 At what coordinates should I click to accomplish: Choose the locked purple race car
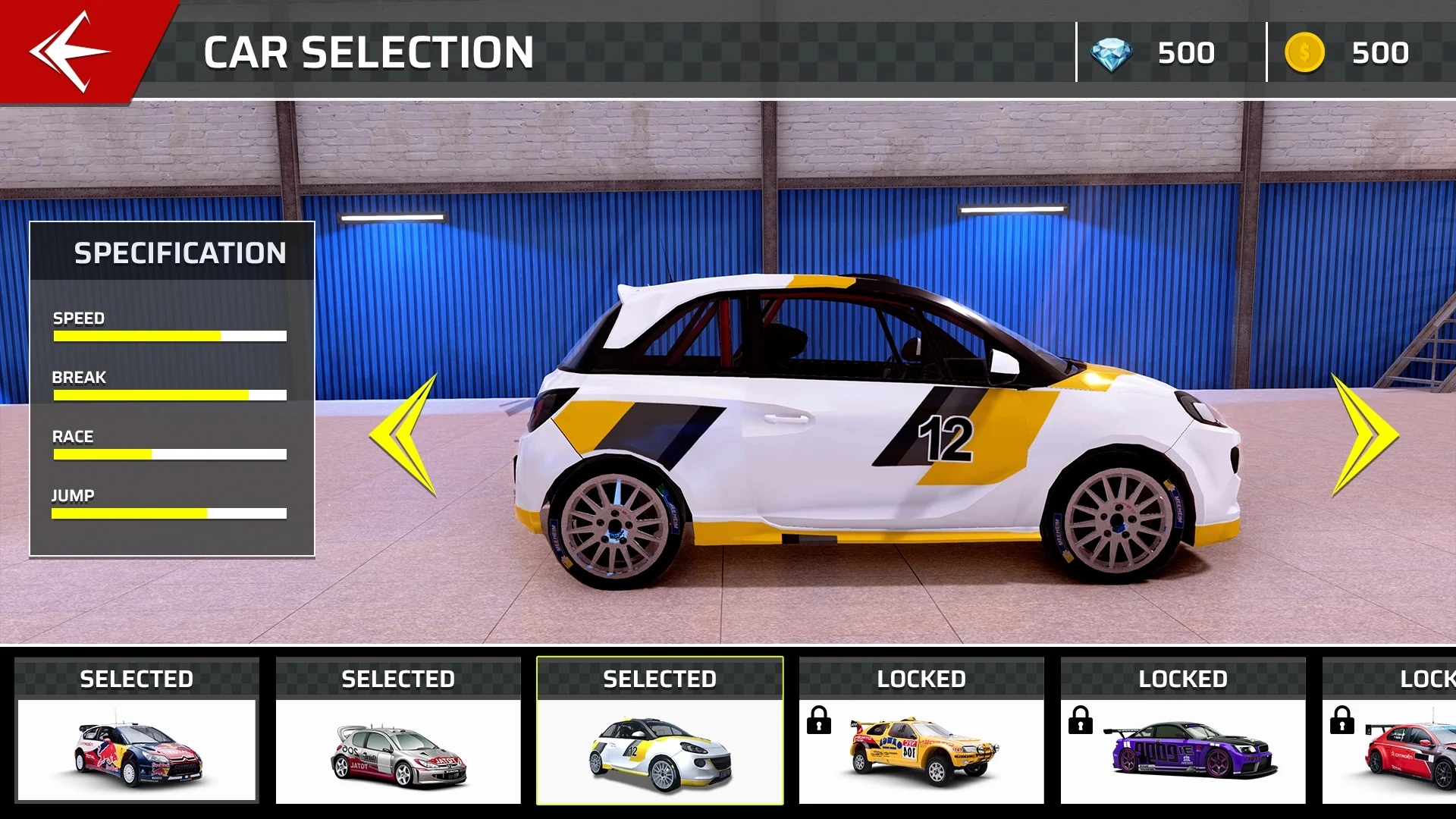click(1183, 749)
